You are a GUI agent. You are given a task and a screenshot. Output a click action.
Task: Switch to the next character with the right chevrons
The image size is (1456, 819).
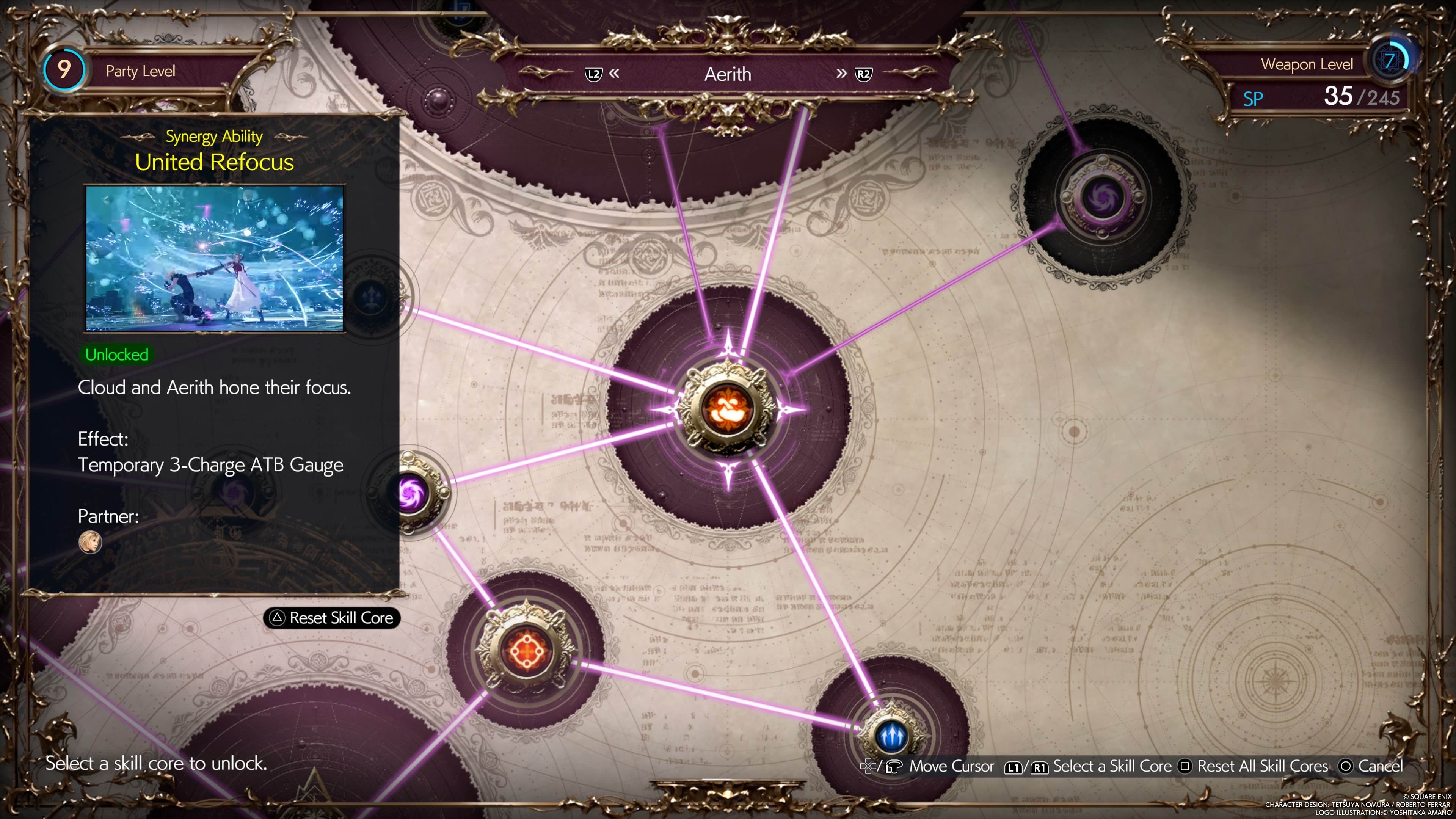pos(842,74)
